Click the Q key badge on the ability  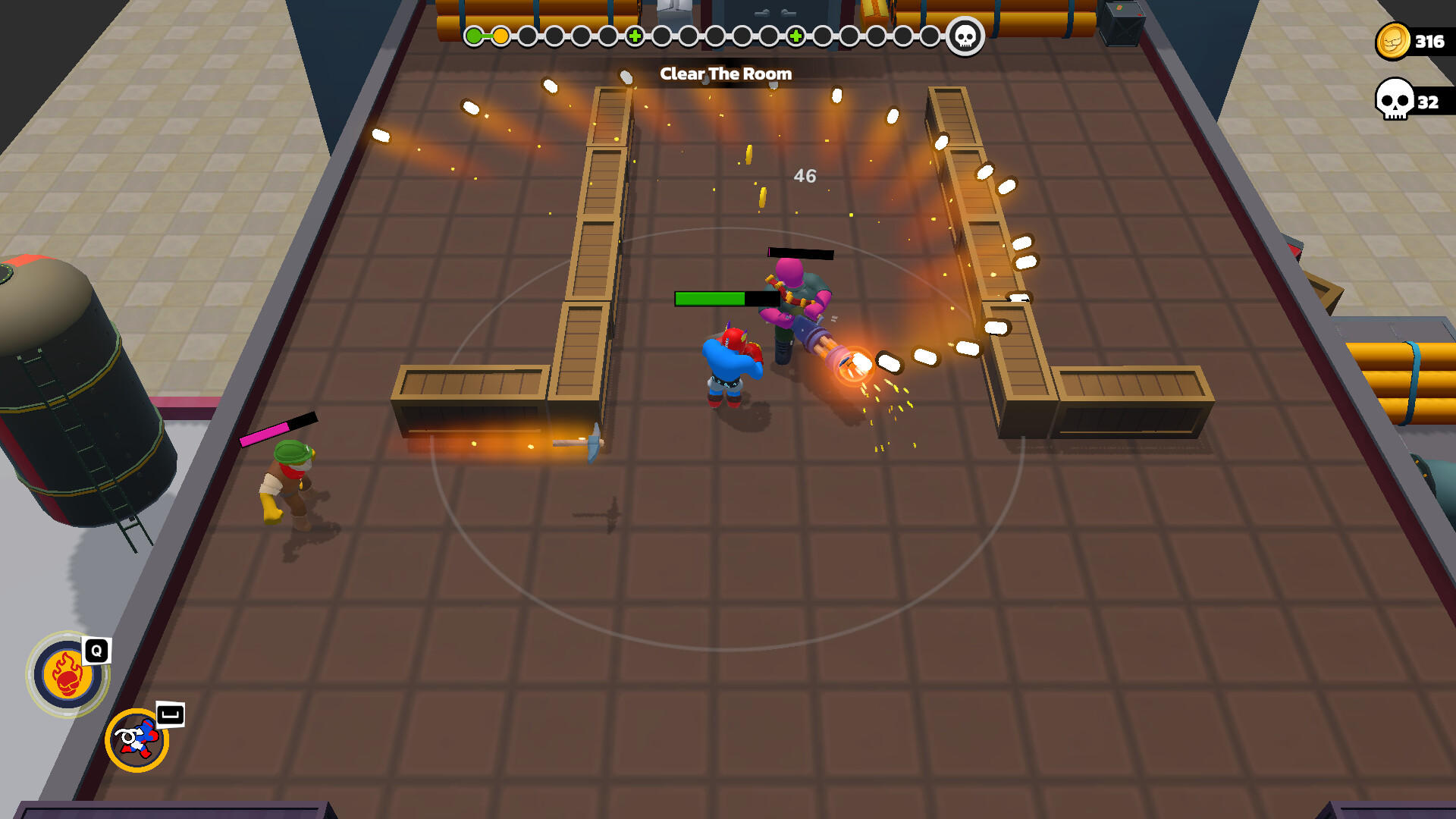pos(94,649)
